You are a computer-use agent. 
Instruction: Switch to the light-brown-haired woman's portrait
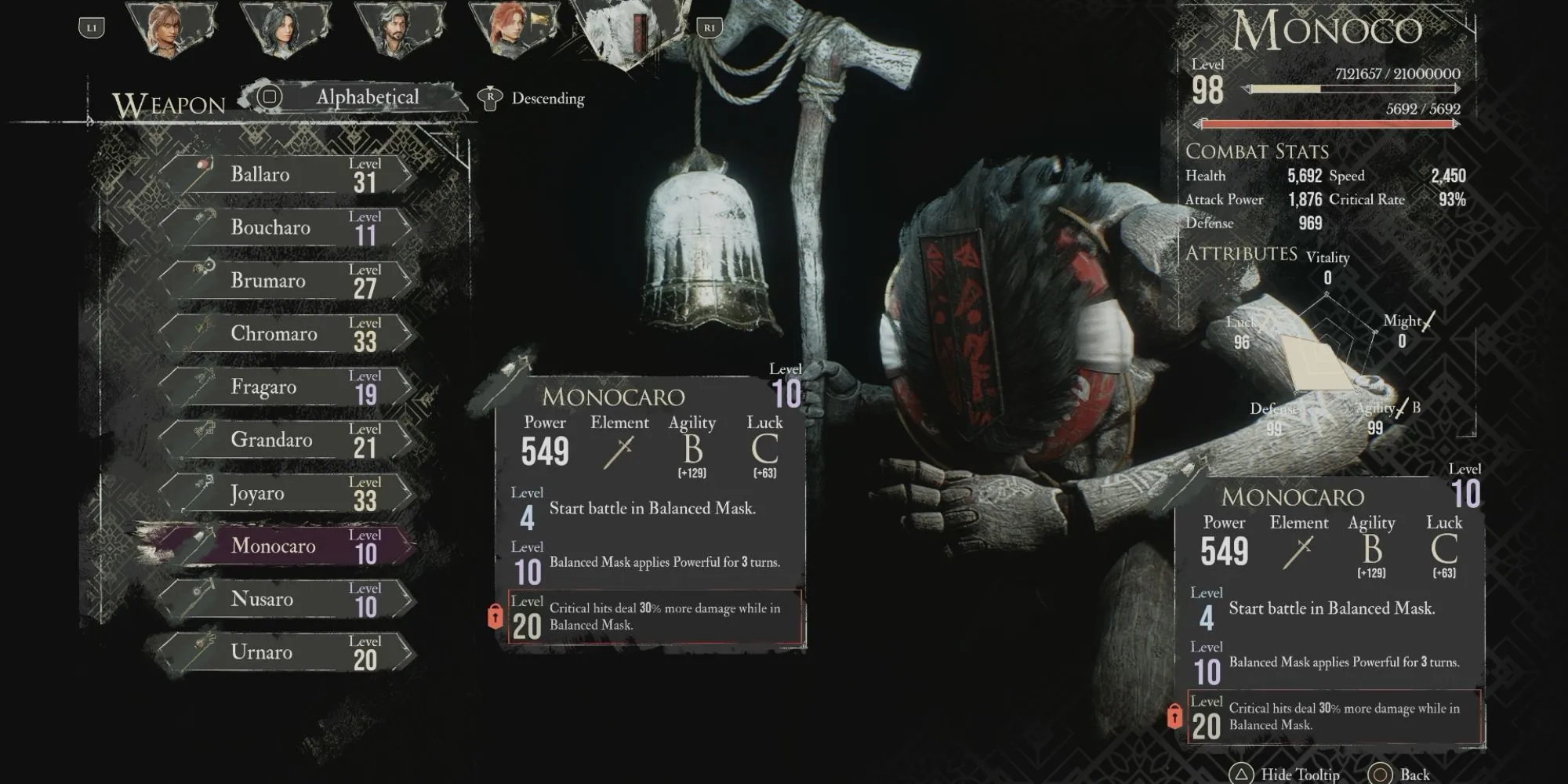(x=170, y=30)
